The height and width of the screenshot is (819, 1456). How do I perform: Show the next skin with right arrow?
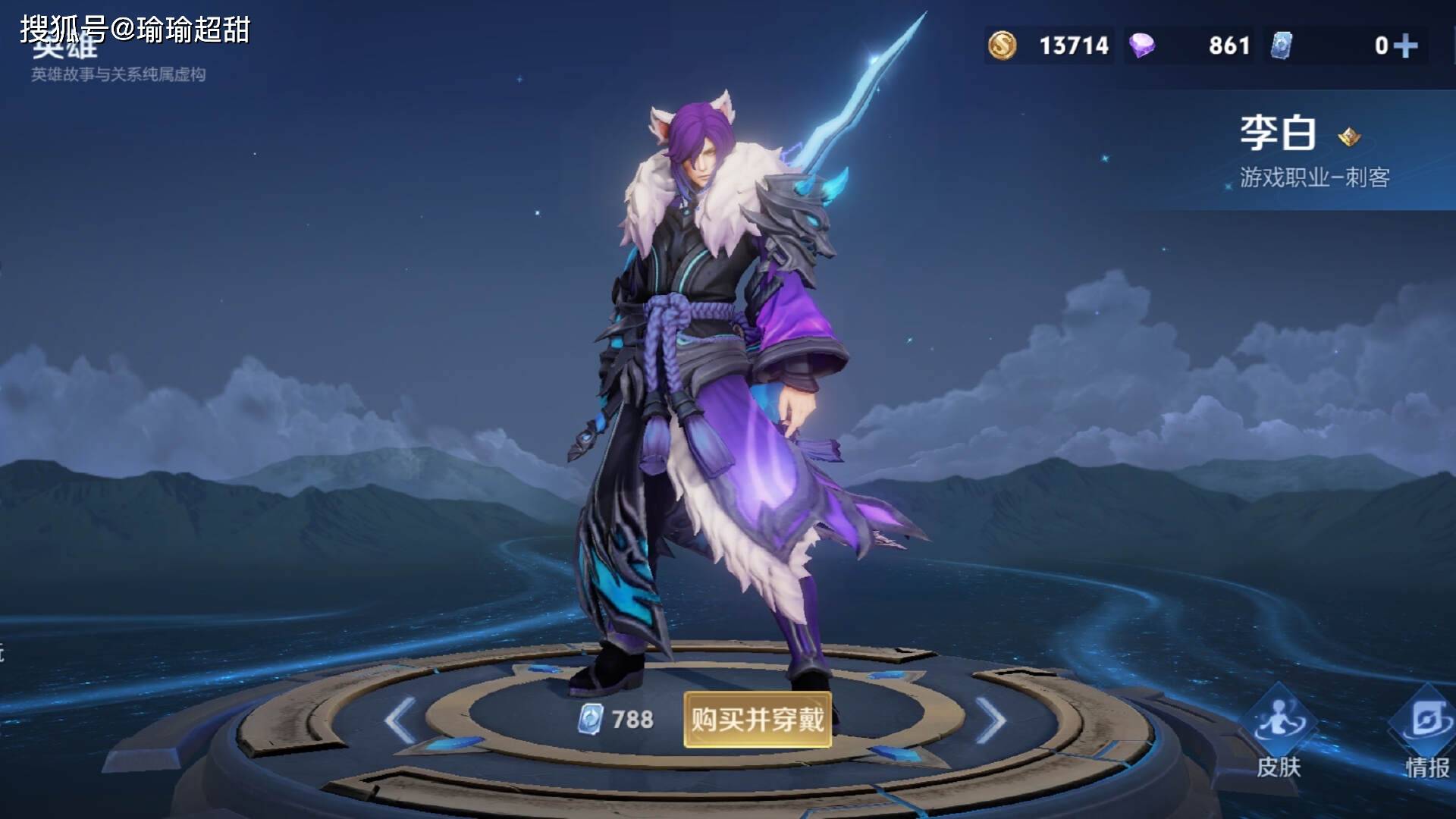990,720
